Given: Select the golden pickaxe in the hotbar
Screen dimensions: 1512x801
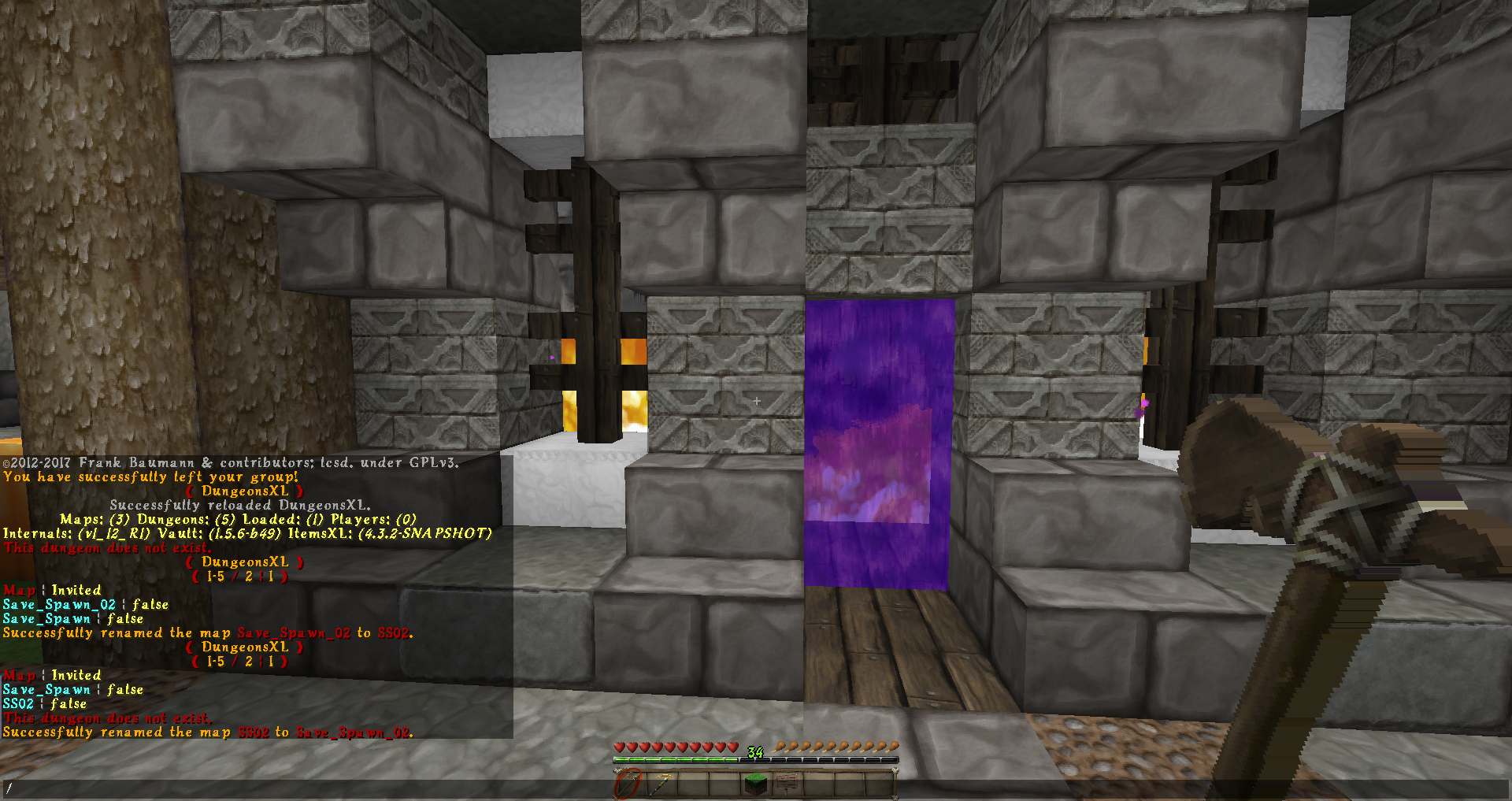Looking at the screenshot, I should click(x=661, y=785).
